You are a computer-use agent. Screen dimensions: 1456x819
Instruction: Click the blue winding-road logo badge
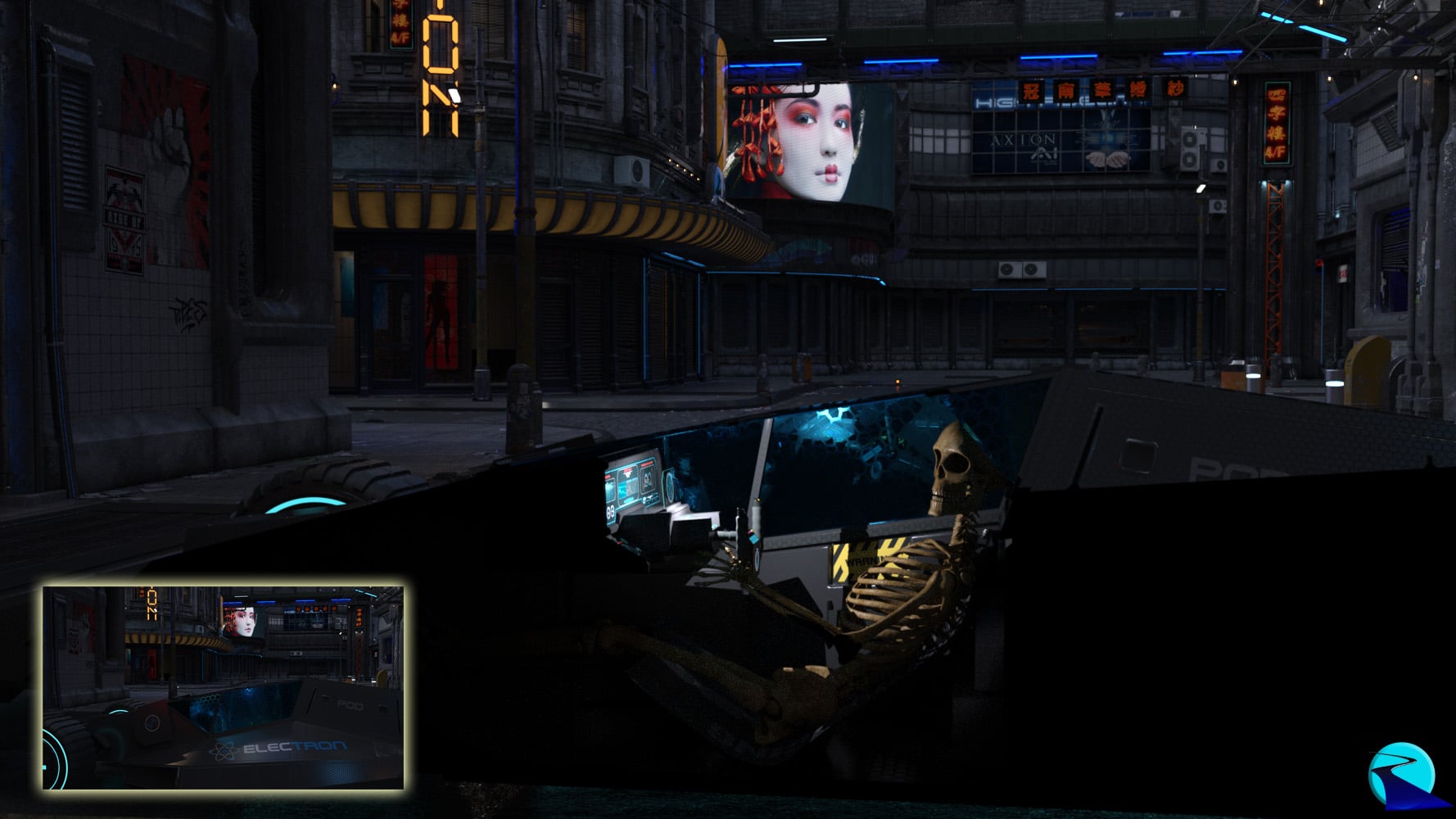1401,775
